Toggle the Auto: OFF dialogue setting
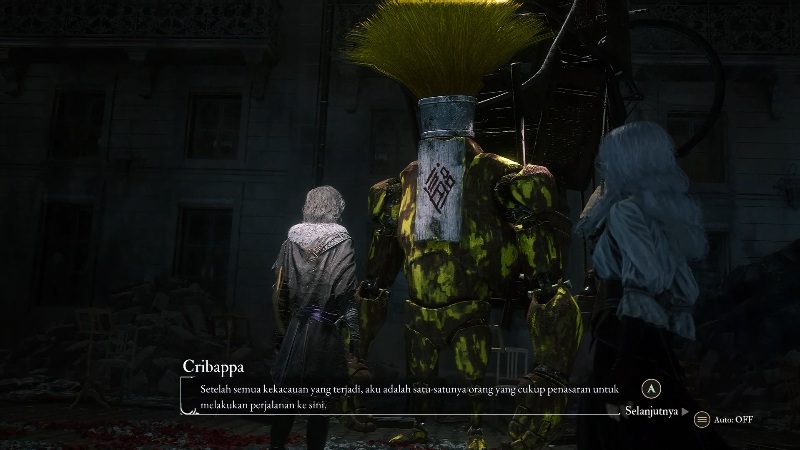800x450 pixels. [724, 419]
